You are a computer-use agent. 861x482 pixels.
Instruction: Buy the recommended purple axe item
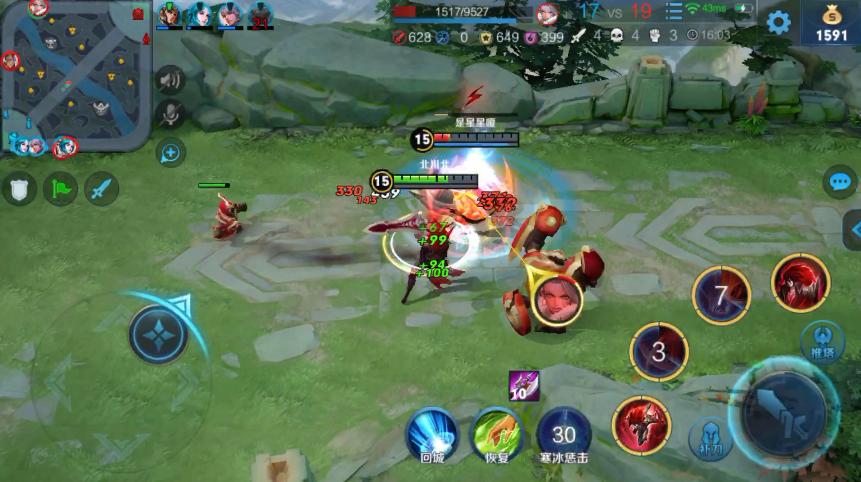coord(524,385)
